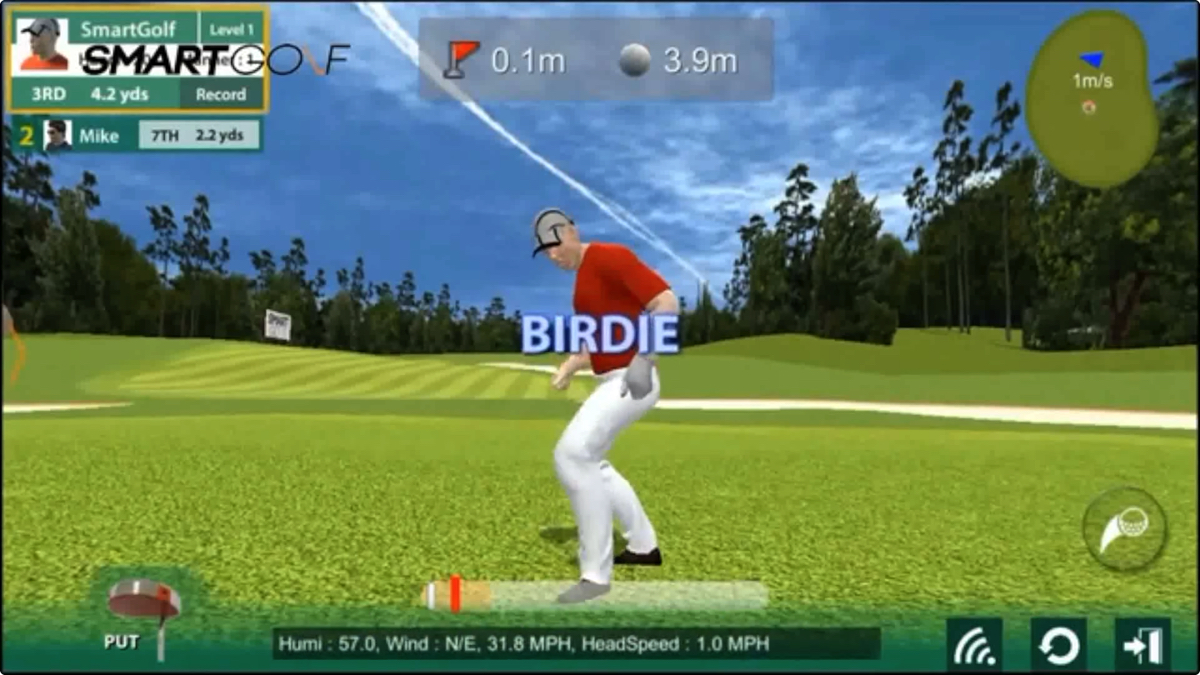
Task: Open the SmartGolf player avatar profile
Action: (x=43, y=45)
